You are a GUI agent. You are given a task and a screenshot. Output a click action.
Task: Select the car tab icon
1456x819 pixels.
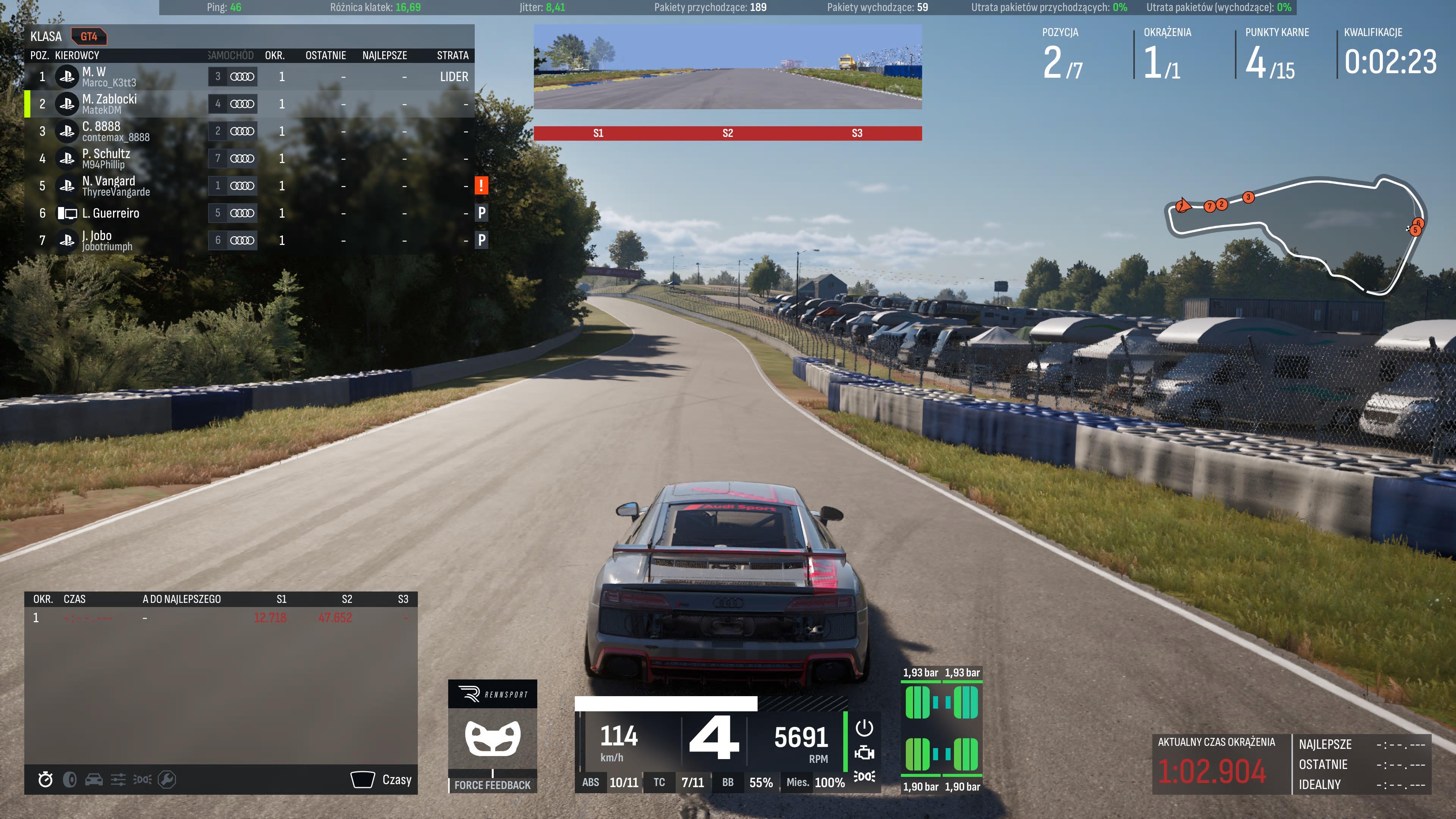pyautogui.click(x=94, y=780)
